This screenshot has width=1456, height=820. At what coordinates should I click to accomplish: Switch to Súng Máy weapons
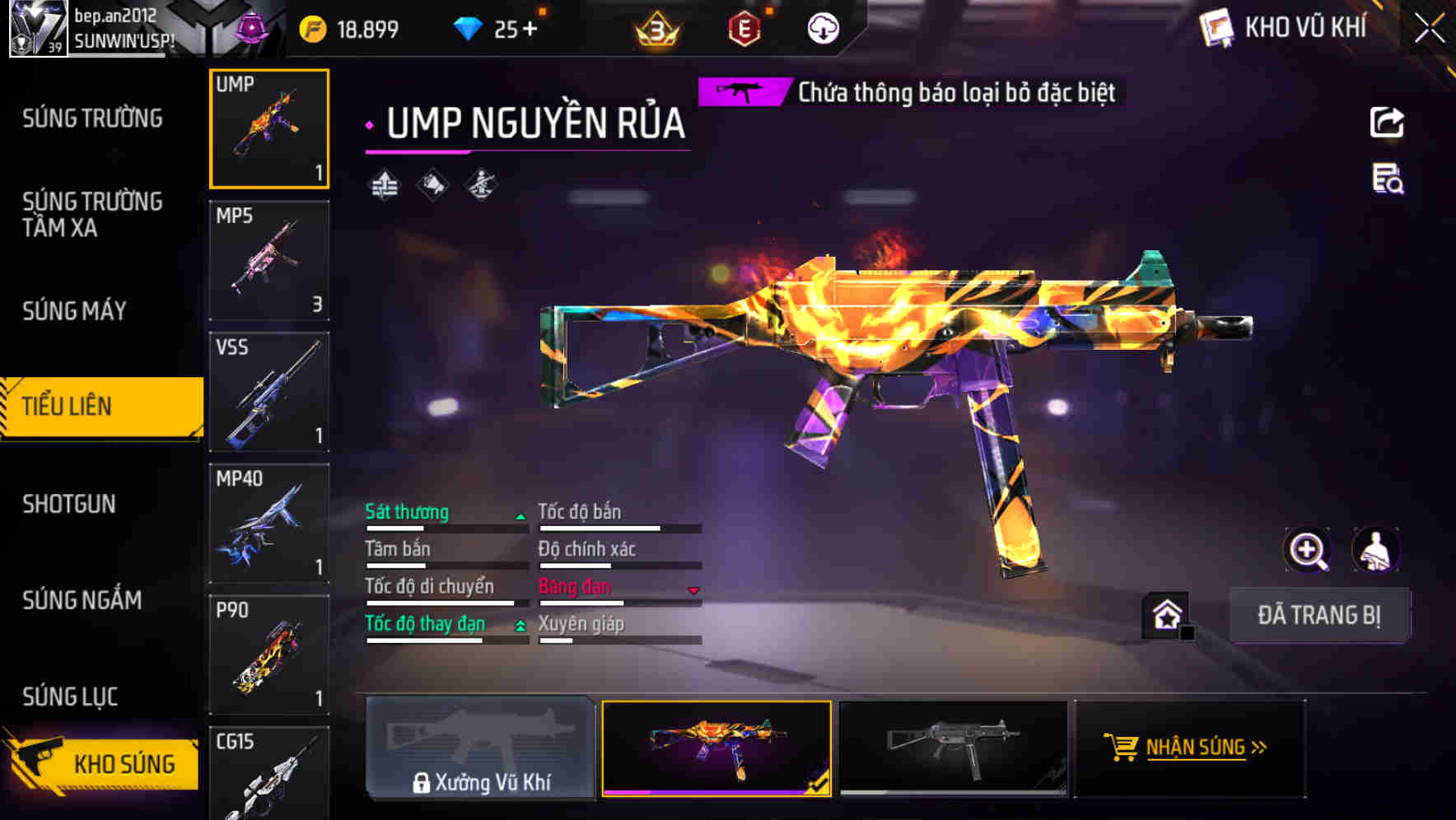pyautogui.click(x=74, y=311)
